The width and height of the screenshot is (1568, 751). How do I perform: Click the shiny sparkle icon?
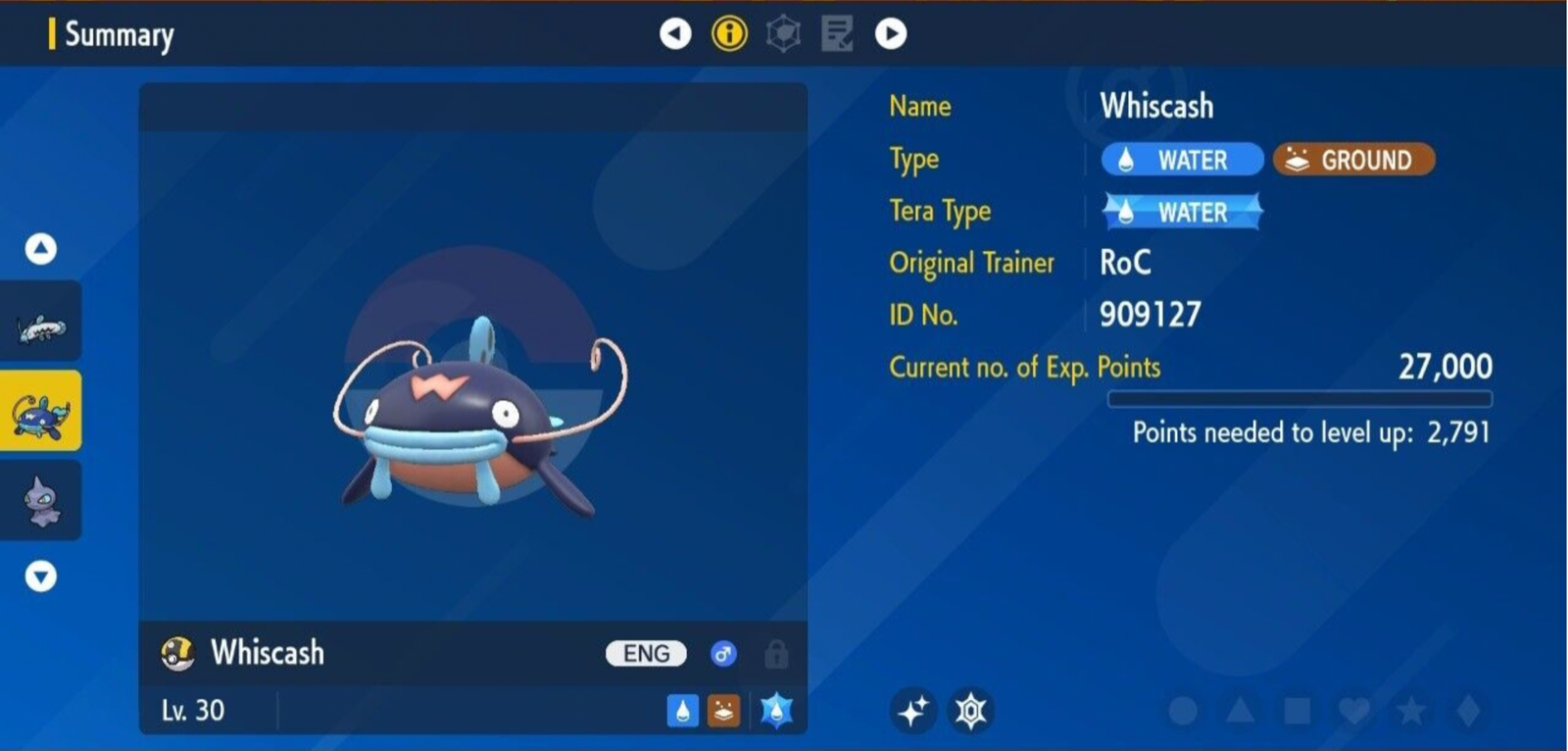[x=915, y=708]
